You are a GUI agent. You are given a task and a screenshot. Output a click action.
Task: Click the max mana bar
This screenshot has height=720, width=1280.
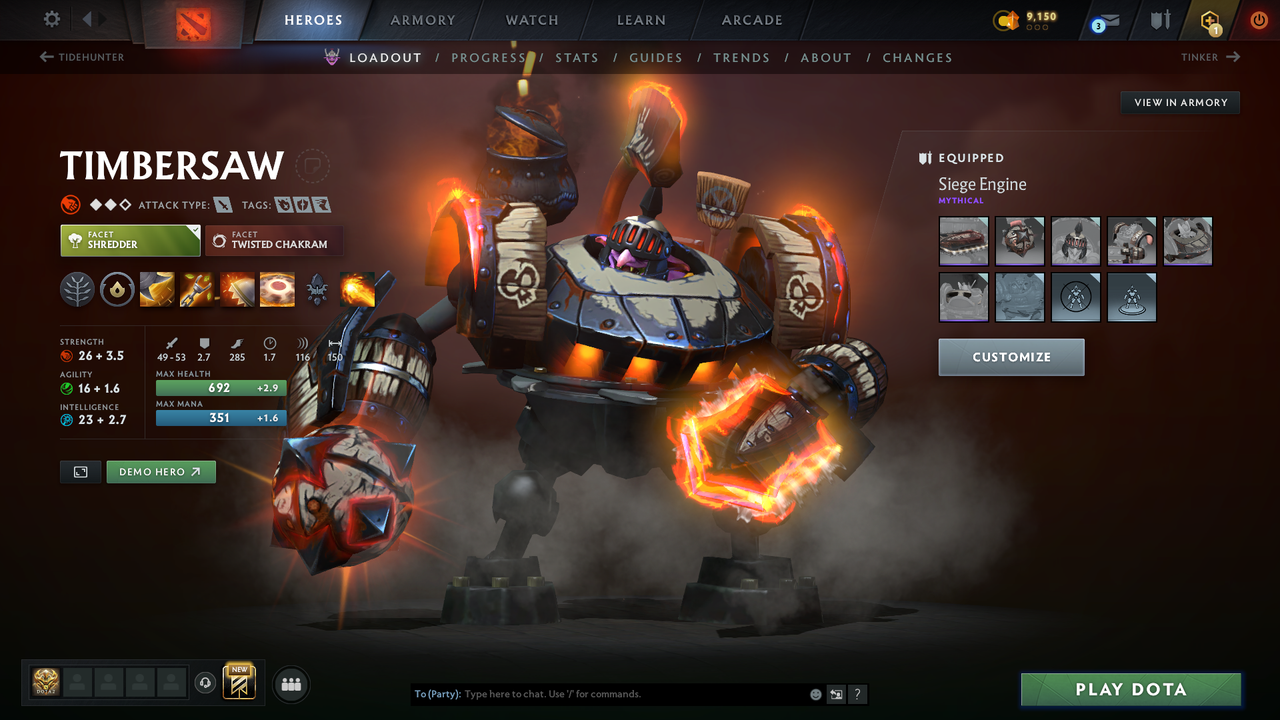(x=220, y=418)
